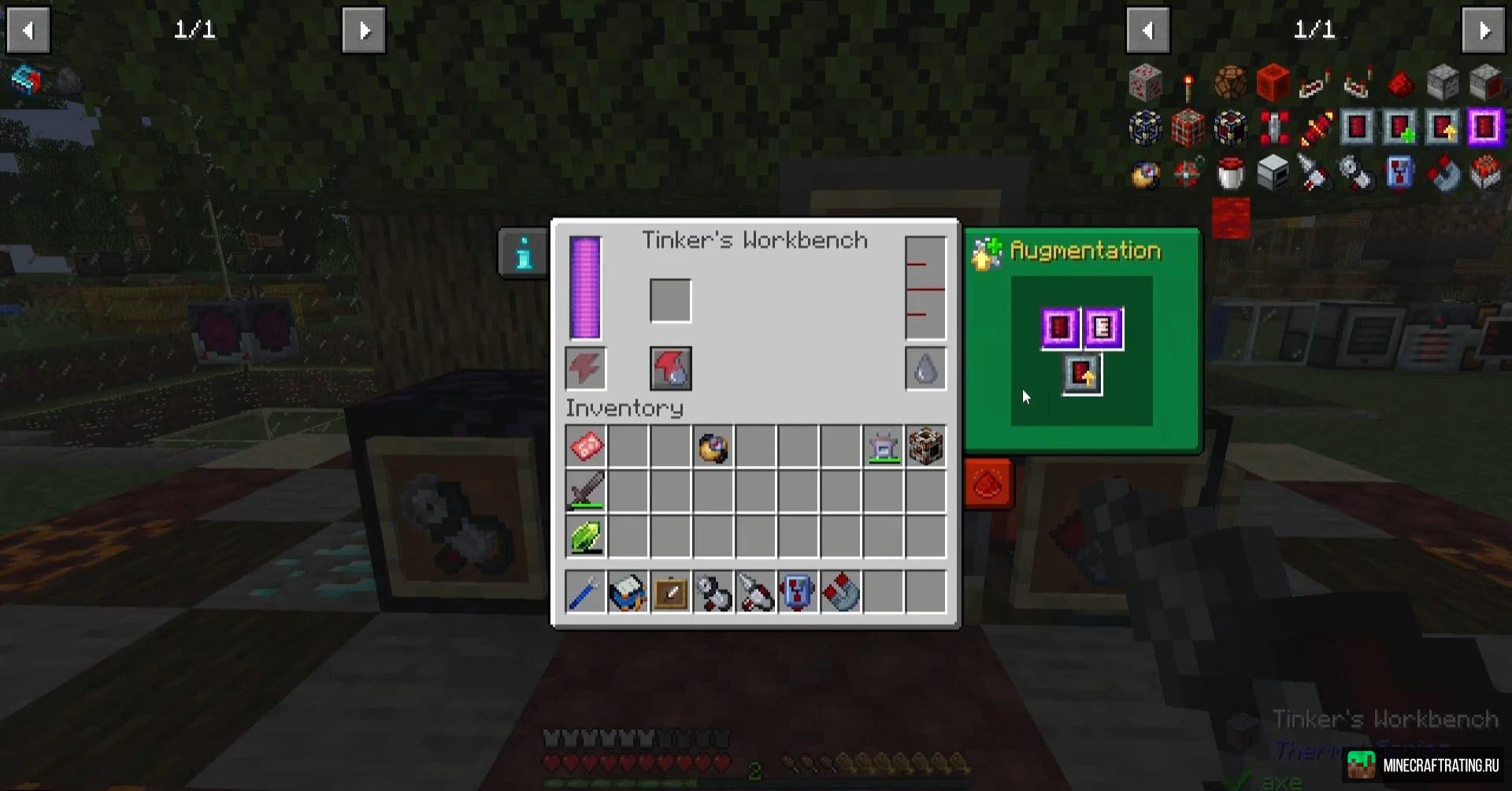Screen dimensions: 1512x791
Task: Toggle the fluid tank droplet icon
Action: point(925,368)
